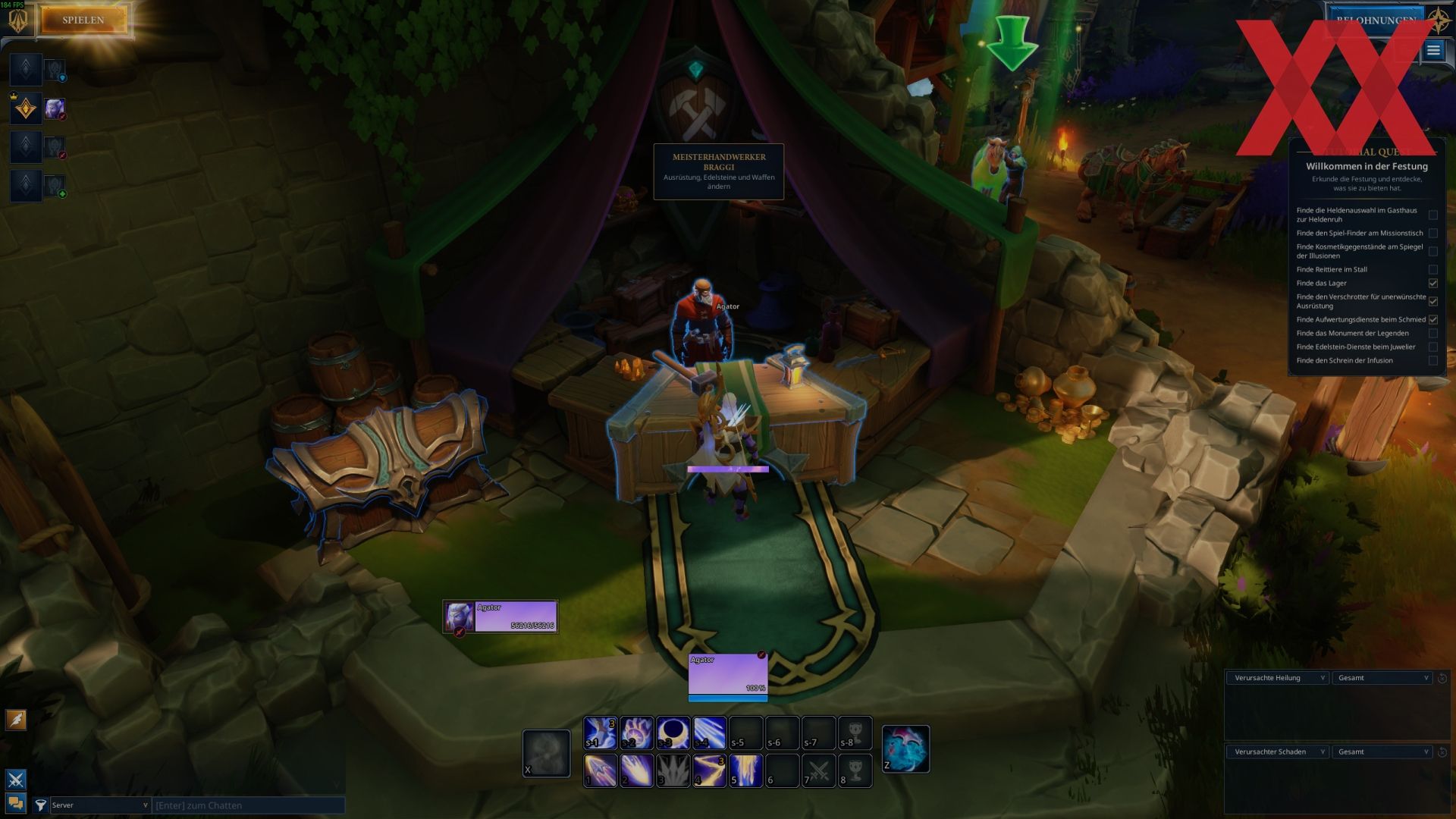Open the chat filter funnel
This screenshot has width=1456, height=819.
point(41,805)
